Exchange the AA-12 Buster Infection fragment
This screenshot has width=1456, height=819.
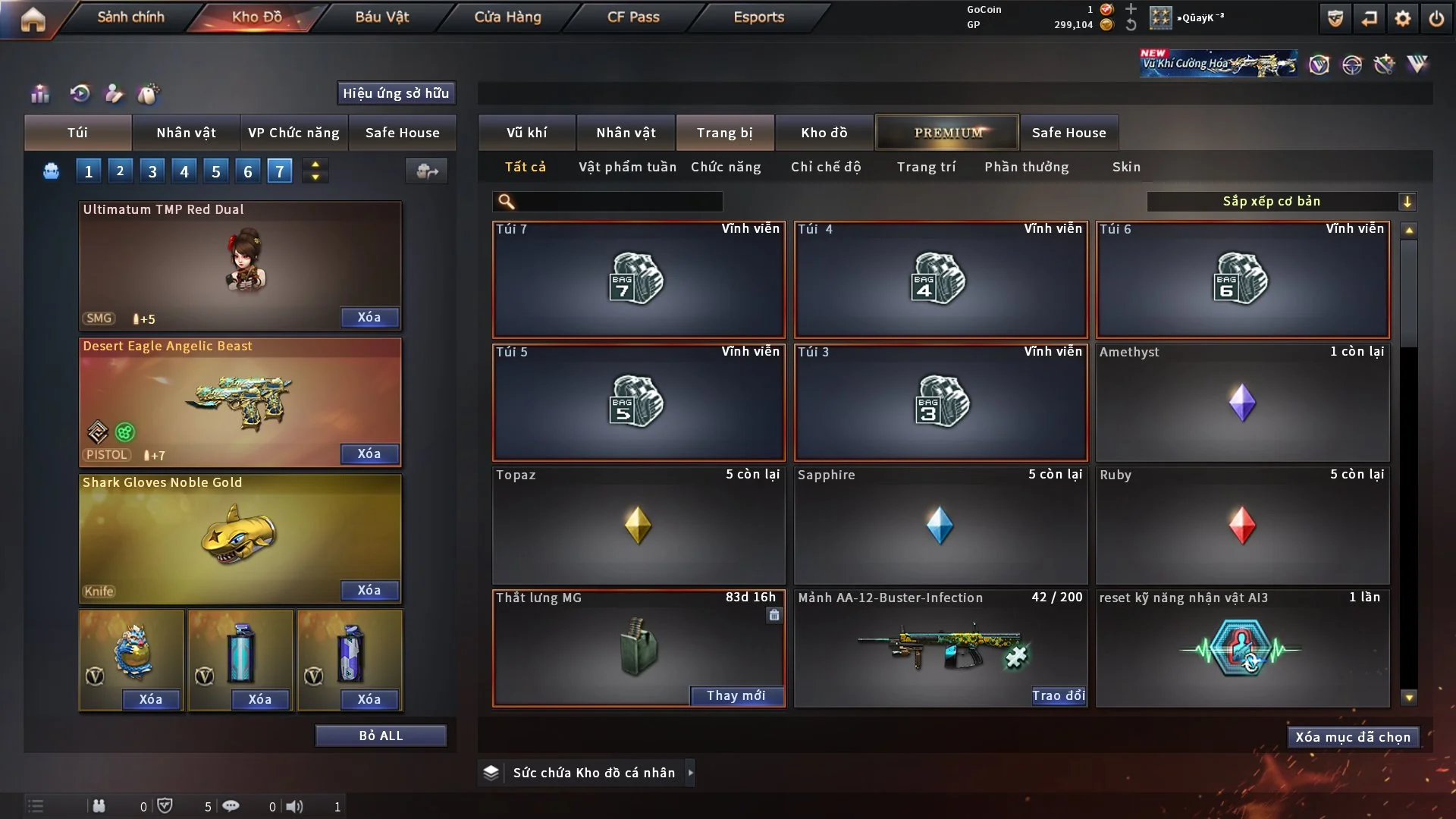click(1058, 695)
